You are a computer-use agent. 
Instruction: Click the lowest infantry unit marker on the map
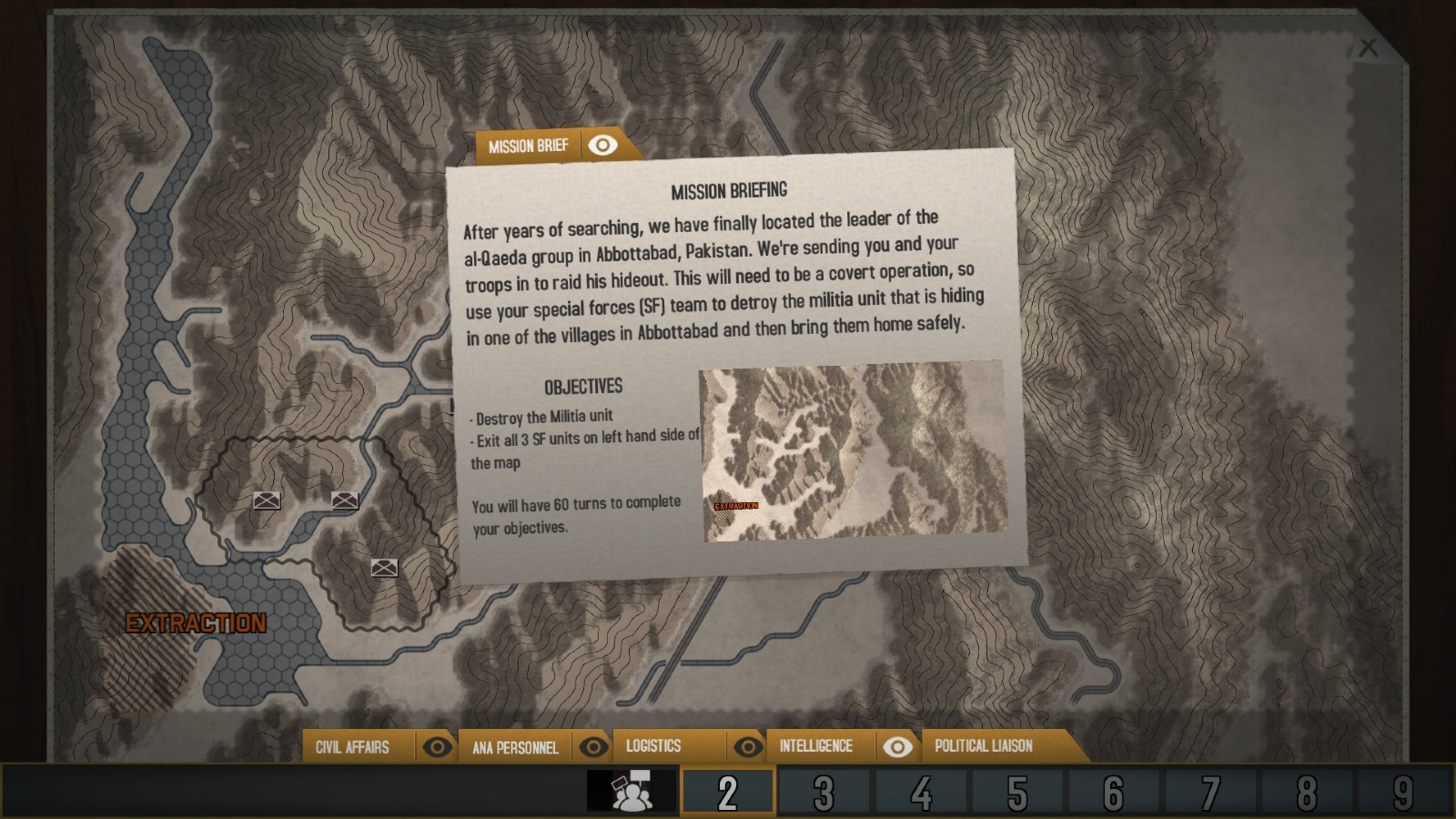pos(385,565)
